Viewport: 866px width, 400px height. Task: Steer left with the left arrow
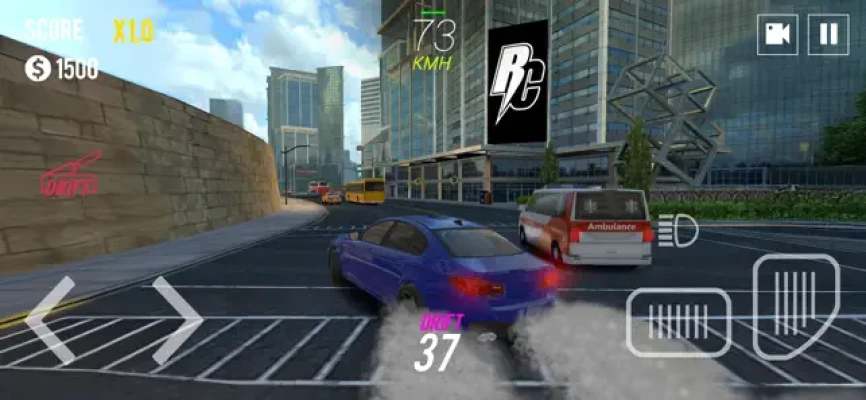tap(50, 320)
